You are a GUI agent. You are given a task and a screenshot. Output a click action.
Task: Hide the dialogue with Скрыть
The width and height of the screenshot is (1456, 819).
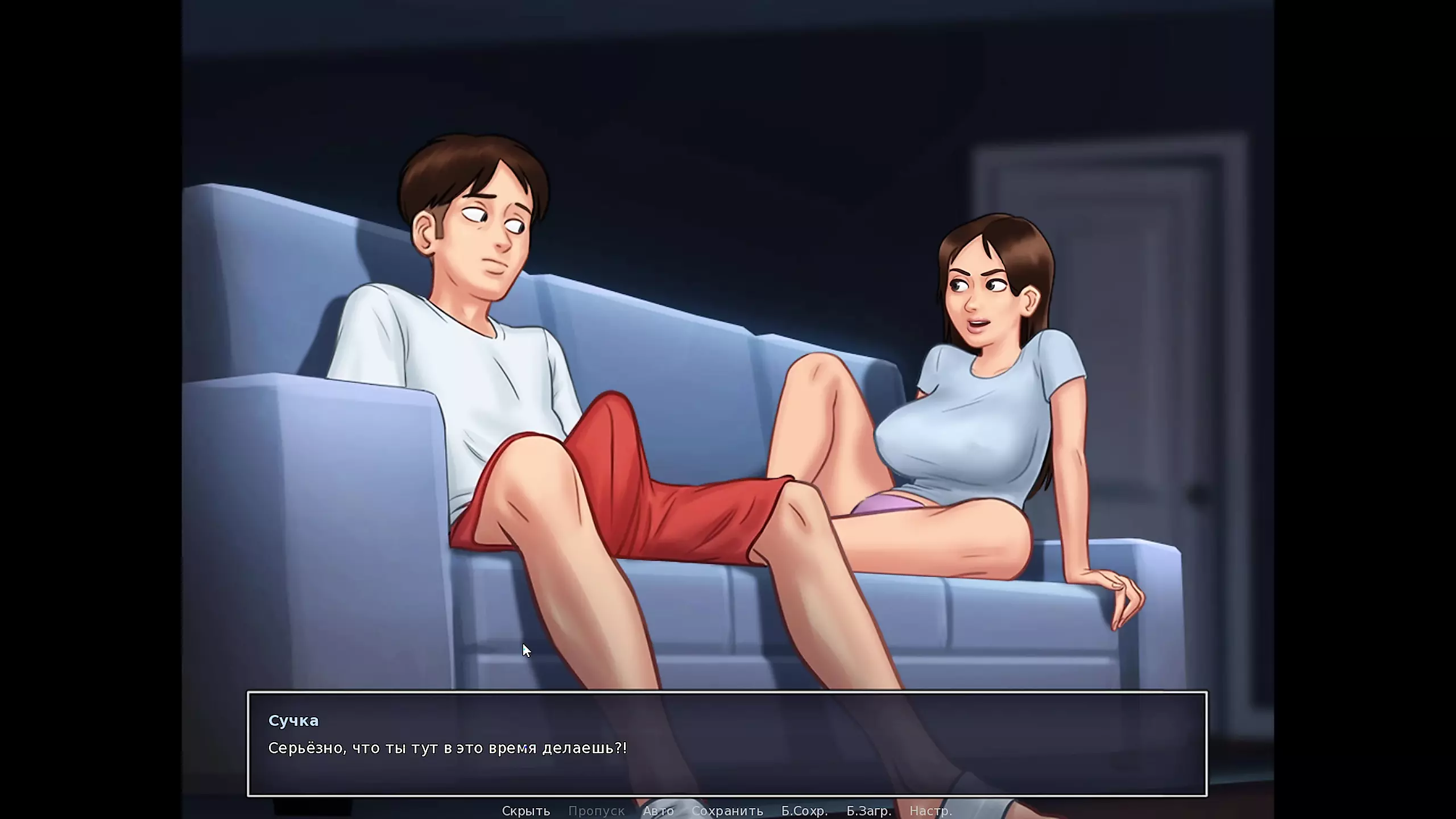(526, 810)
